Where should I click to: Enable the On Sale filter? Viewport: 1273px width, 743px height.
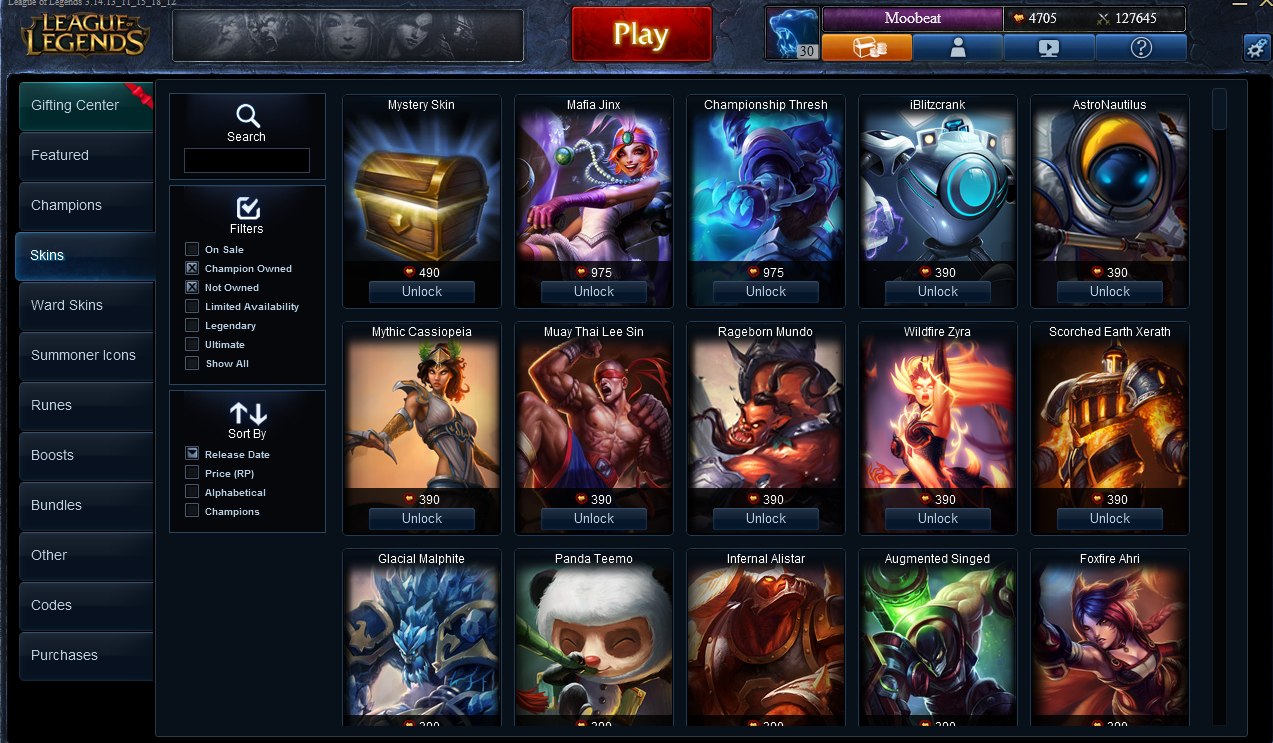pyautogui.click(x=192, y=249)
